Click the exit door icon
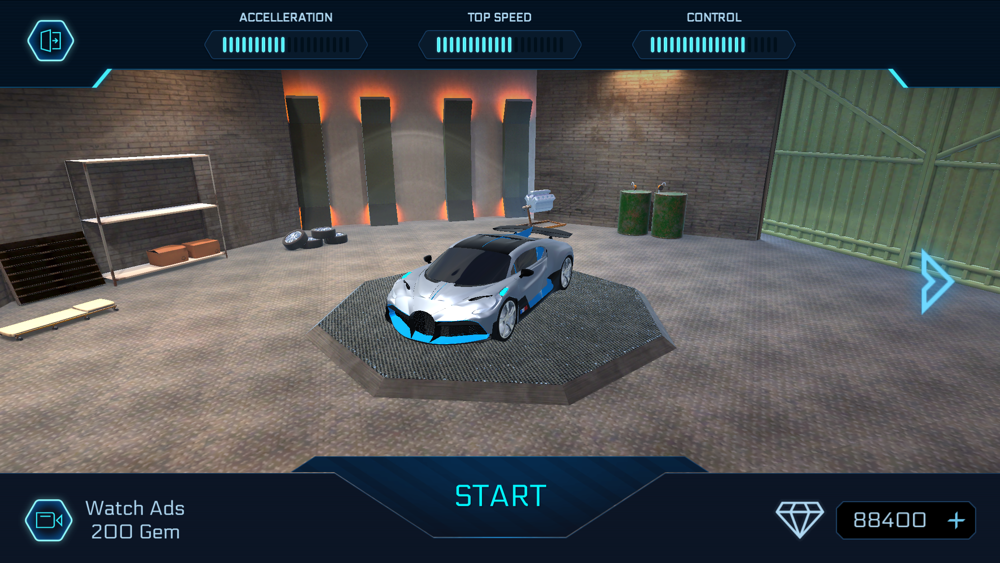The image size is (1000, 563). coord(50,41)
